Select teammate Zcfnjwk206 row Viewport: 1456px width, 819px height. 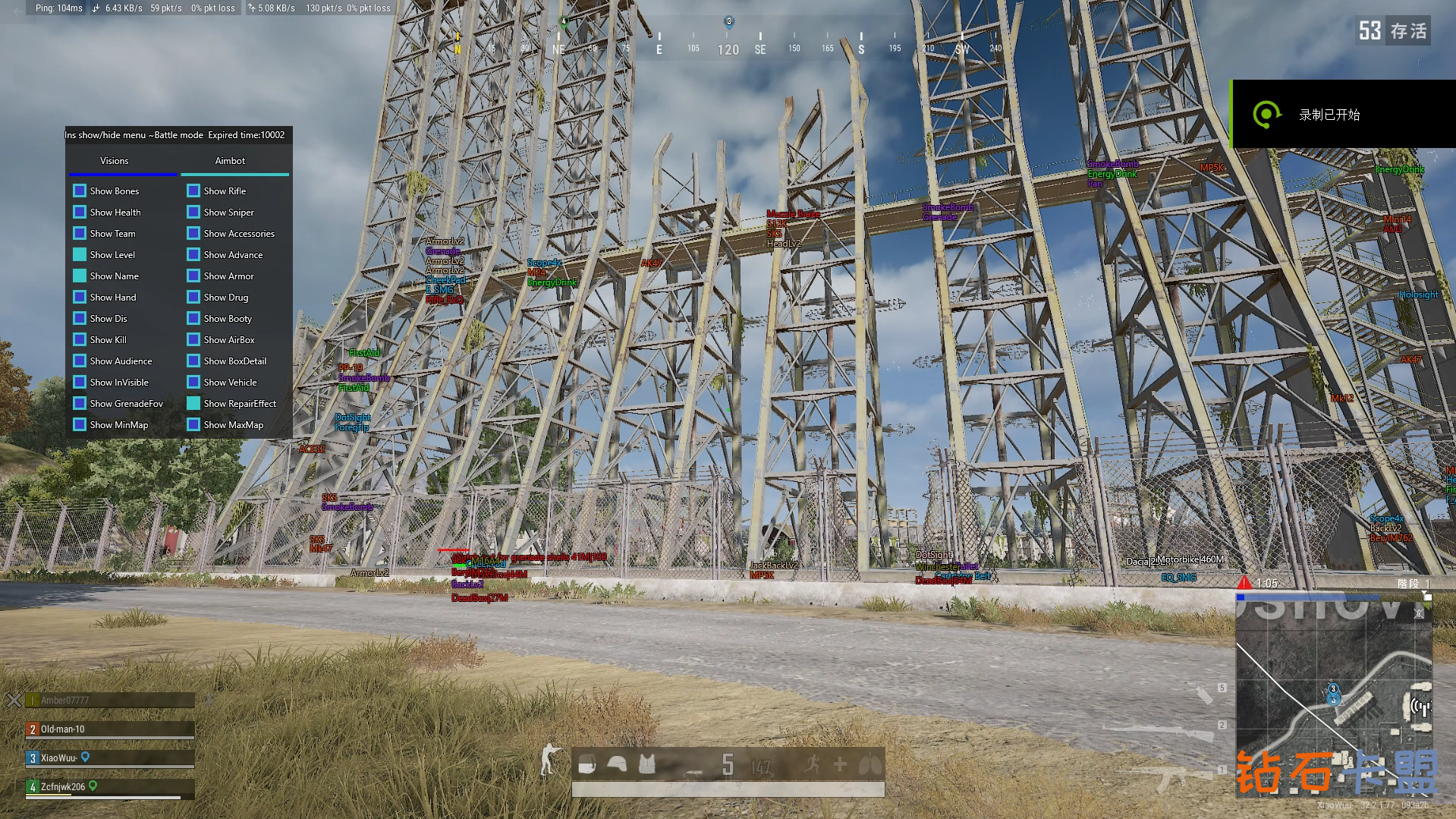pyautogui.click(x=110, y=787)
